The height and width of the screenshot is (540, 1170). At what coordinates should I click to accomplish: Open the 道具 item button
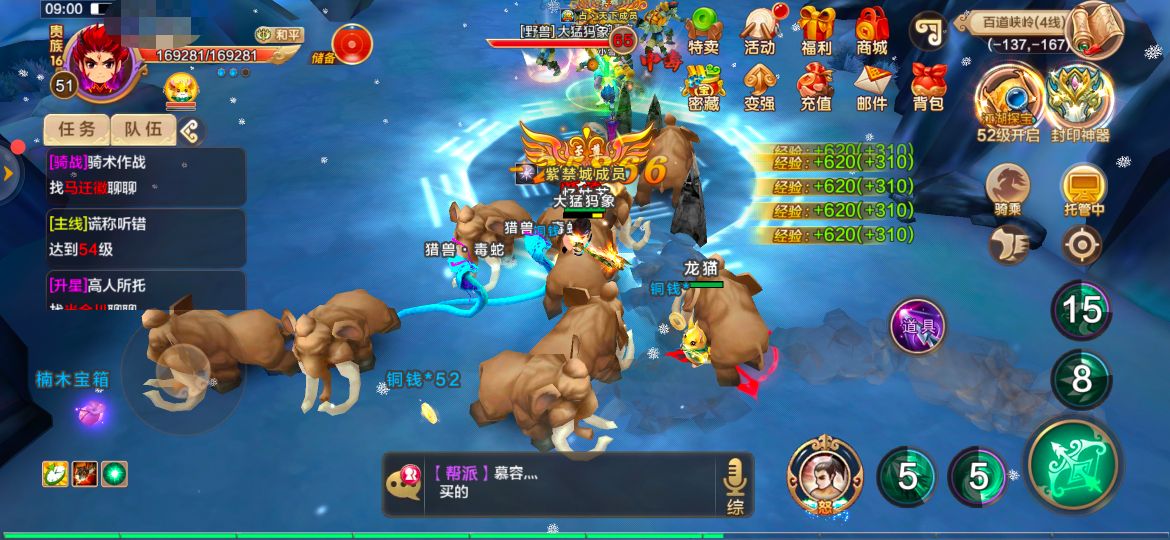918,326
